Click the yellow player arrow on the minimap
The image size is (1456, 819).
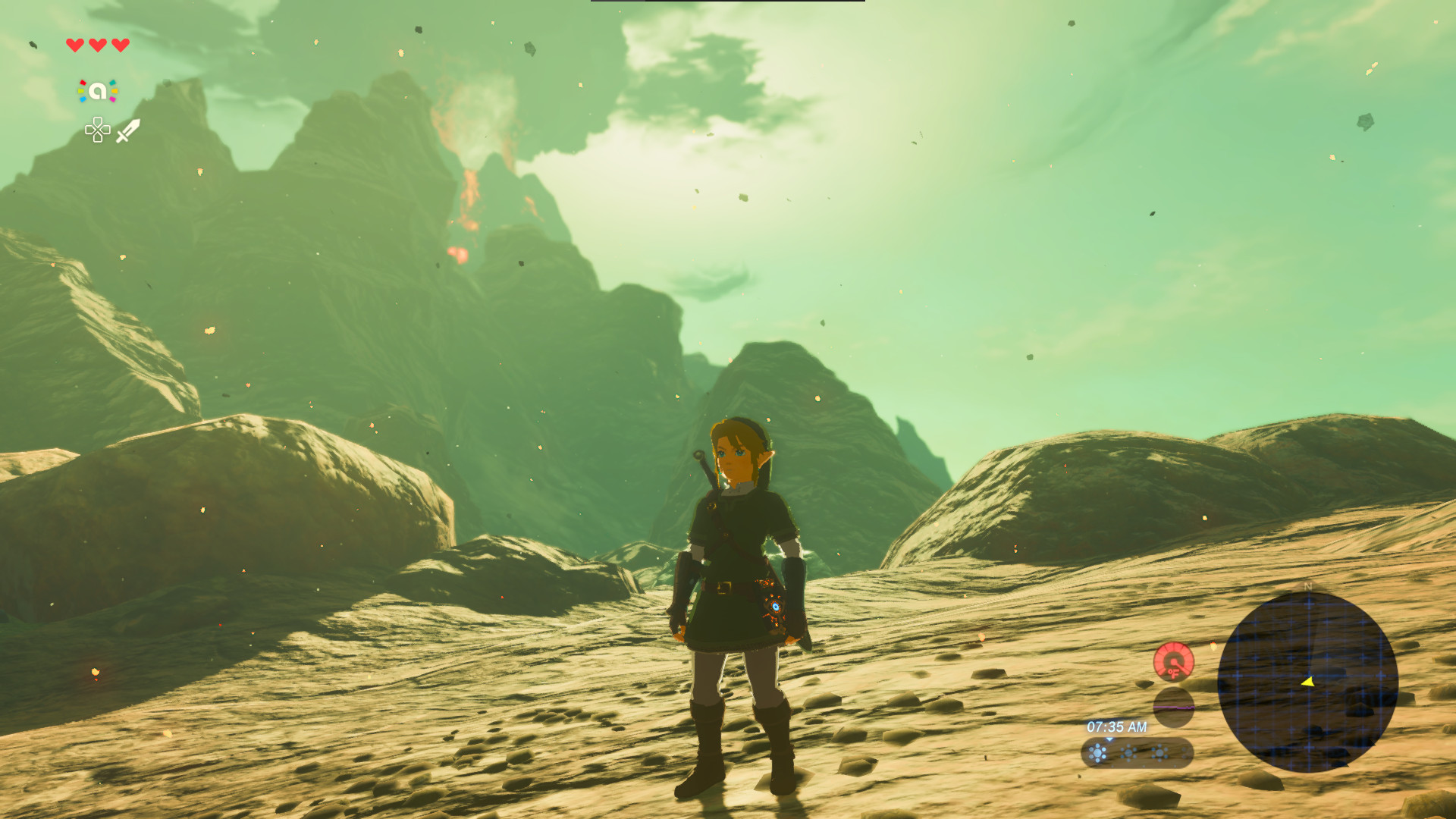[1309, 682]
